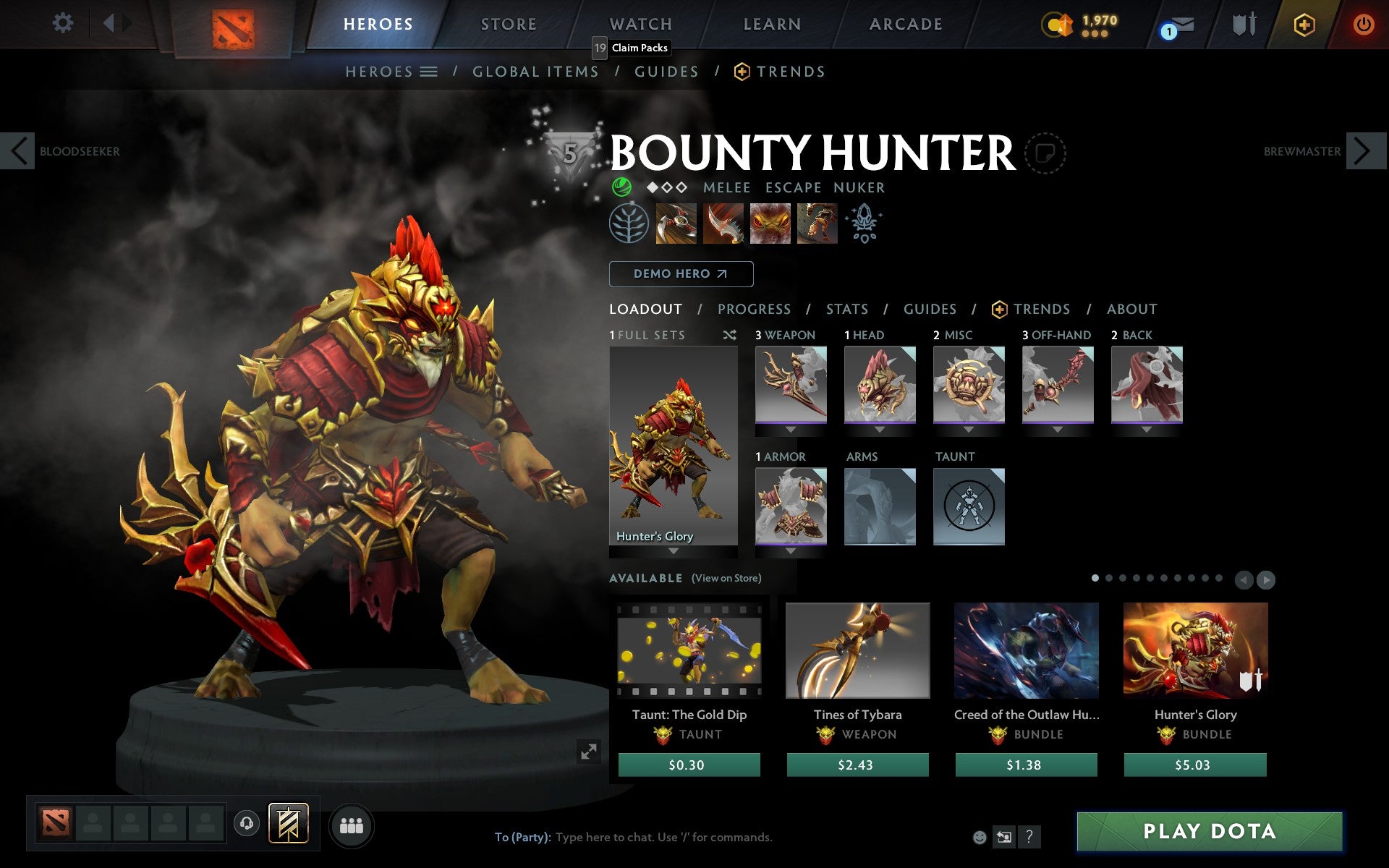The height and width of the screenshot is (868, 1389).
Task: Select the second facet diamond
Action: coord(666,187)
